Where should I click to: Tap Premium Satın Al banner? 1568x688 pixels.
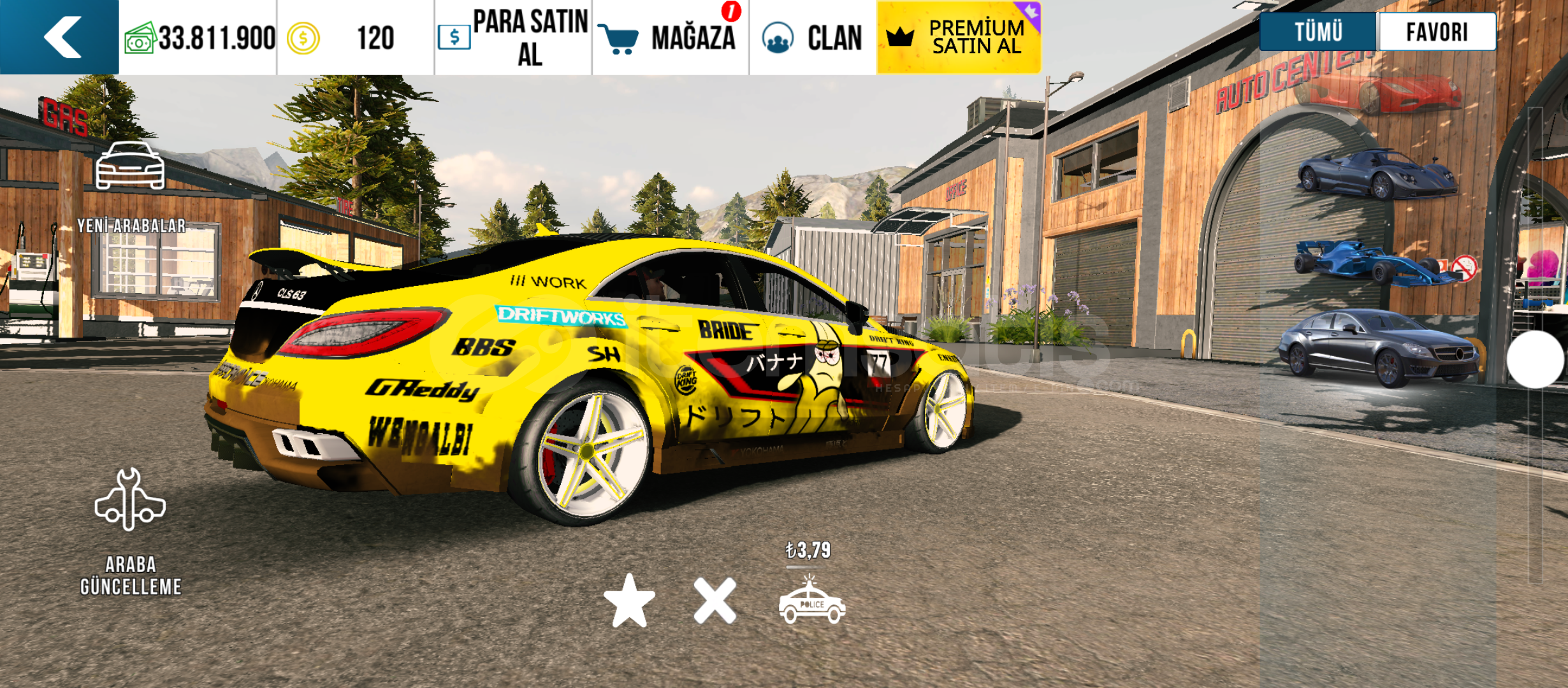coord(959,37)
